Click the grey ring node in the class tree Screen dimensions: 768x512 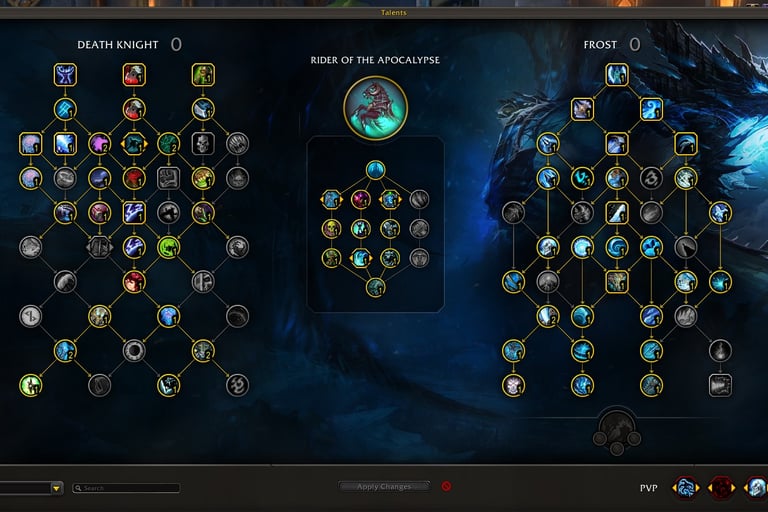coord(134,350)
